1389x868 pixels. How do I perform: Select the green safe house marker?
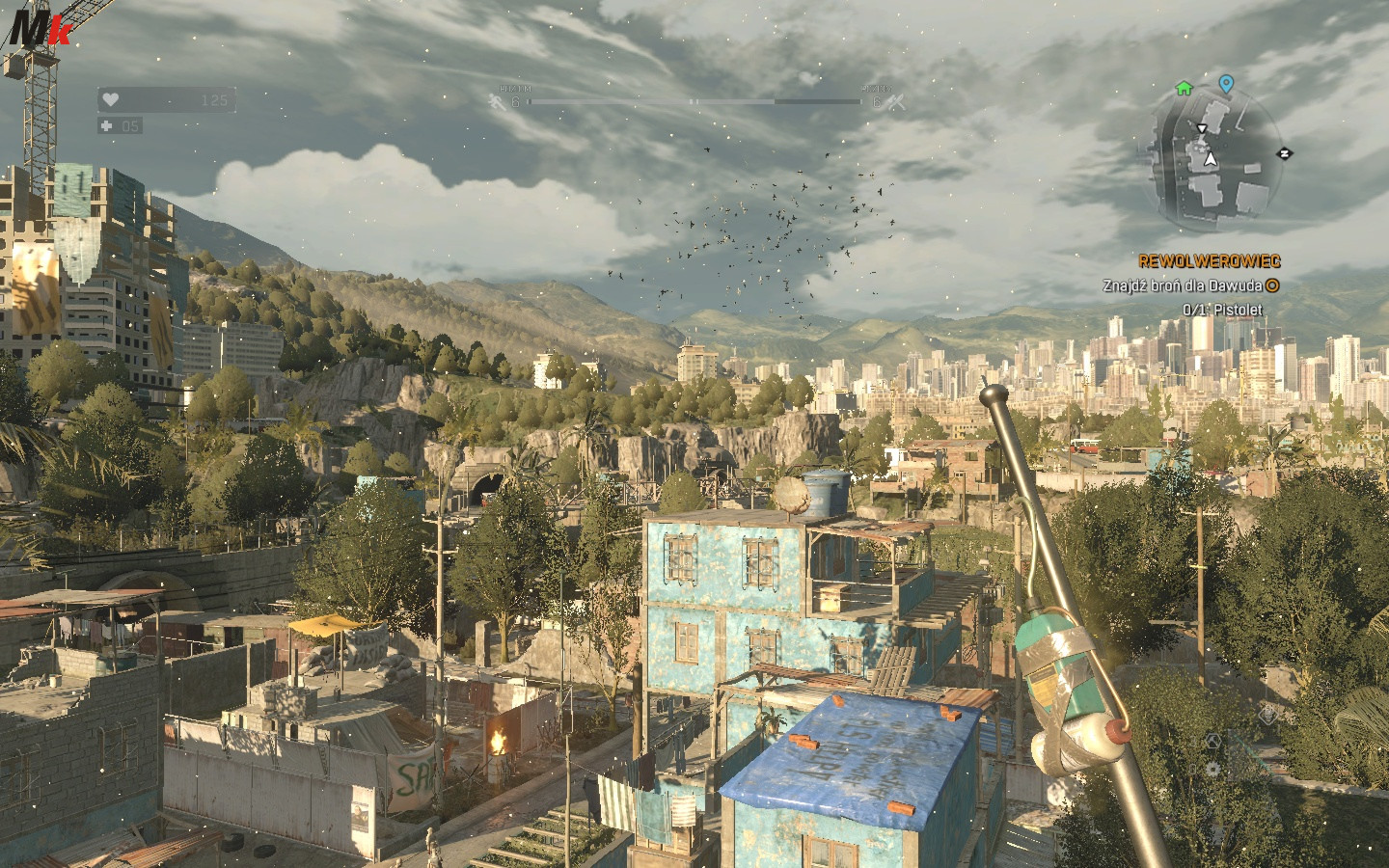(1184, 89)
